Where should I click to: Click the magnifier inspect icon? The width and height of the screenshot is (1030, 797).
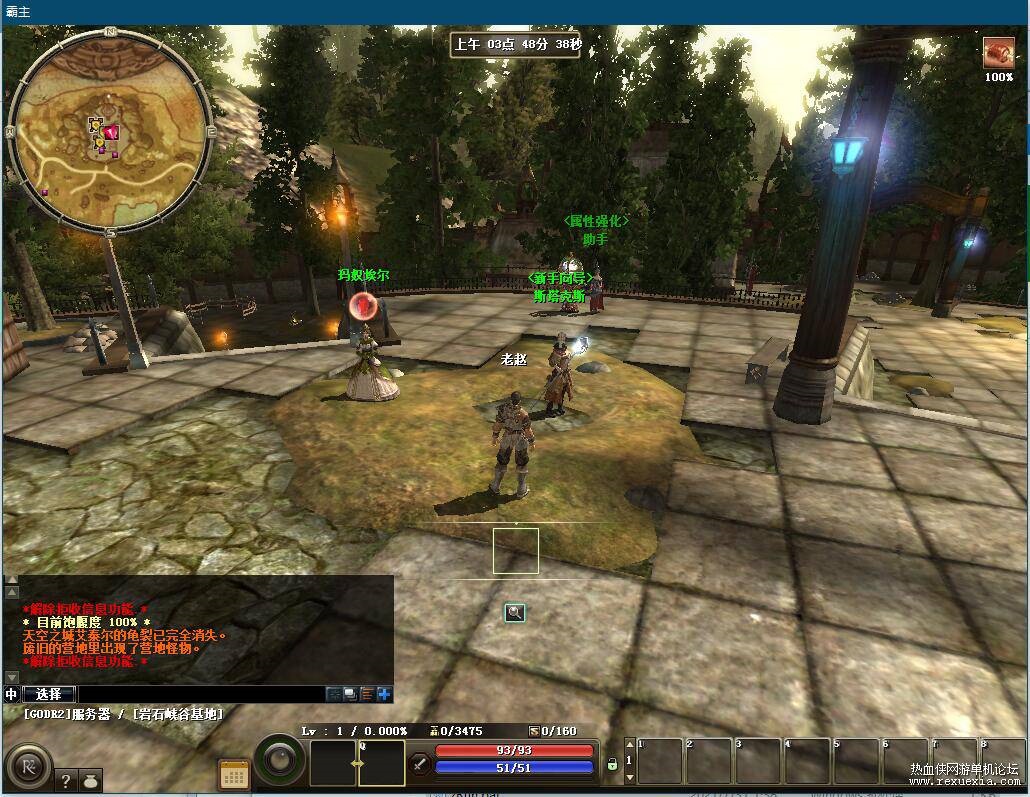point(515,612)
